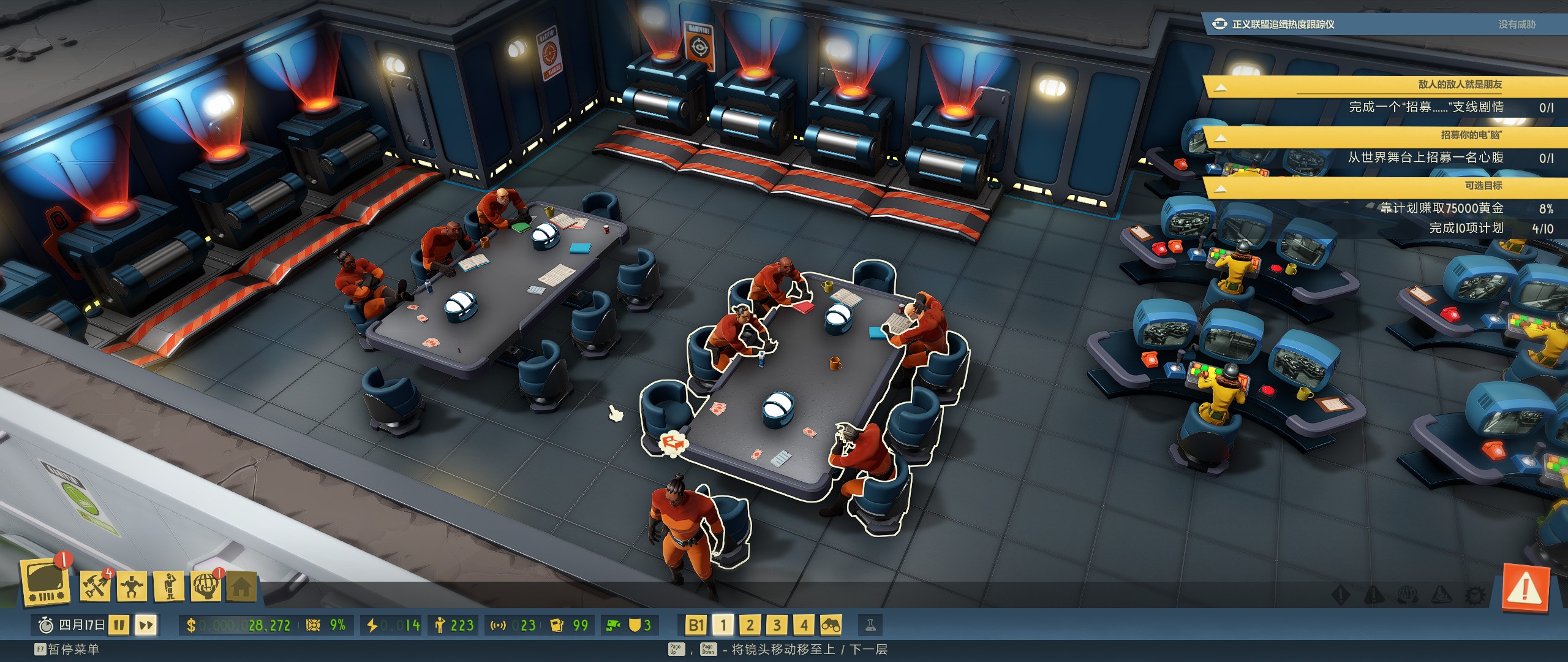
Task: Open the minions management menu
Action: point(132,587)
